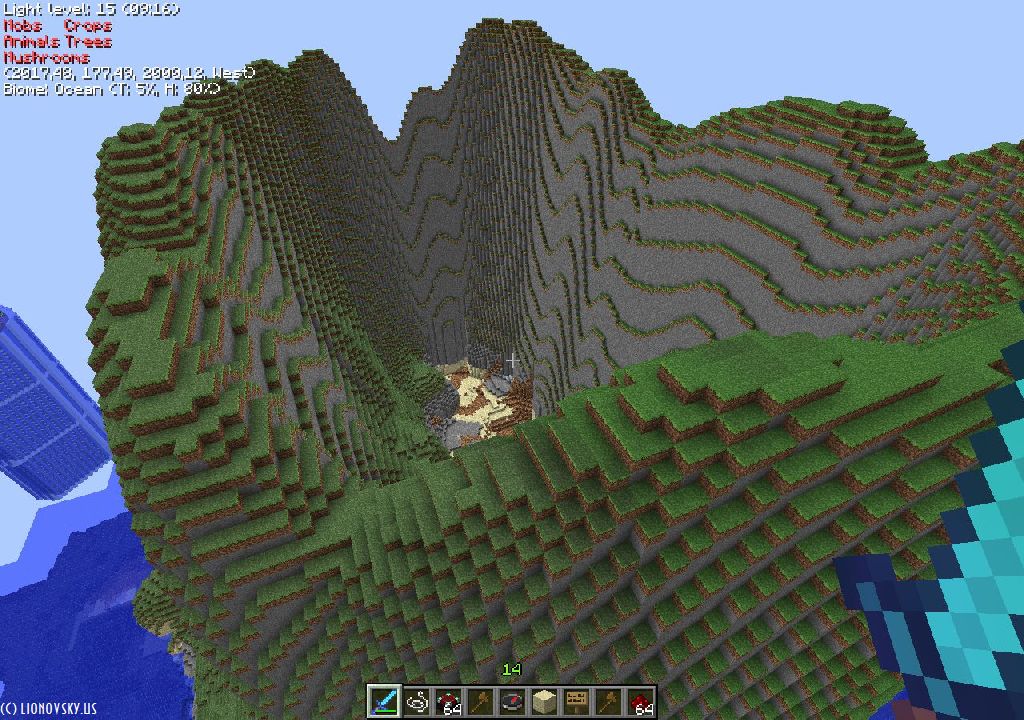
Task: Choose the red and green stack beside the string
Action: [448, 701]
